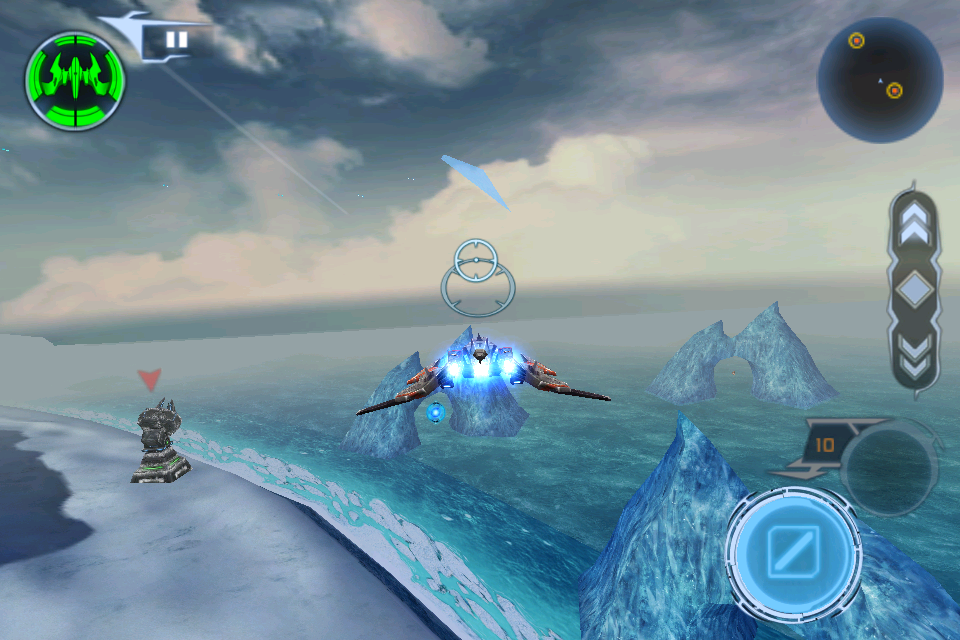Screen dimensions: 960x640
Task: Fire the primary weapon with the blue button
Action: point(793,553)
